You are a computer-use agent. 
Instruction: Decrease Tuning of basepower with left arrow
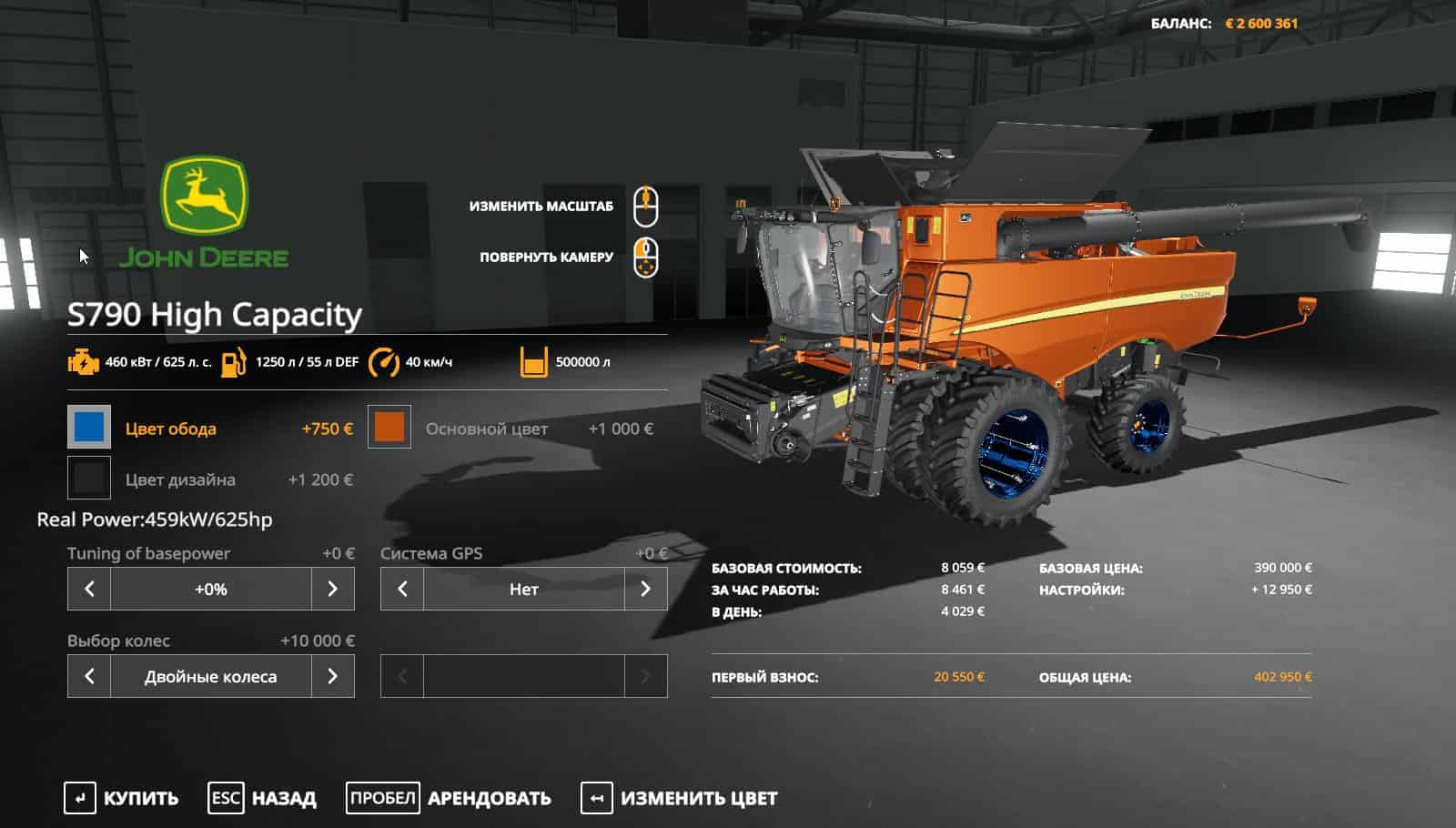(89, 590)
